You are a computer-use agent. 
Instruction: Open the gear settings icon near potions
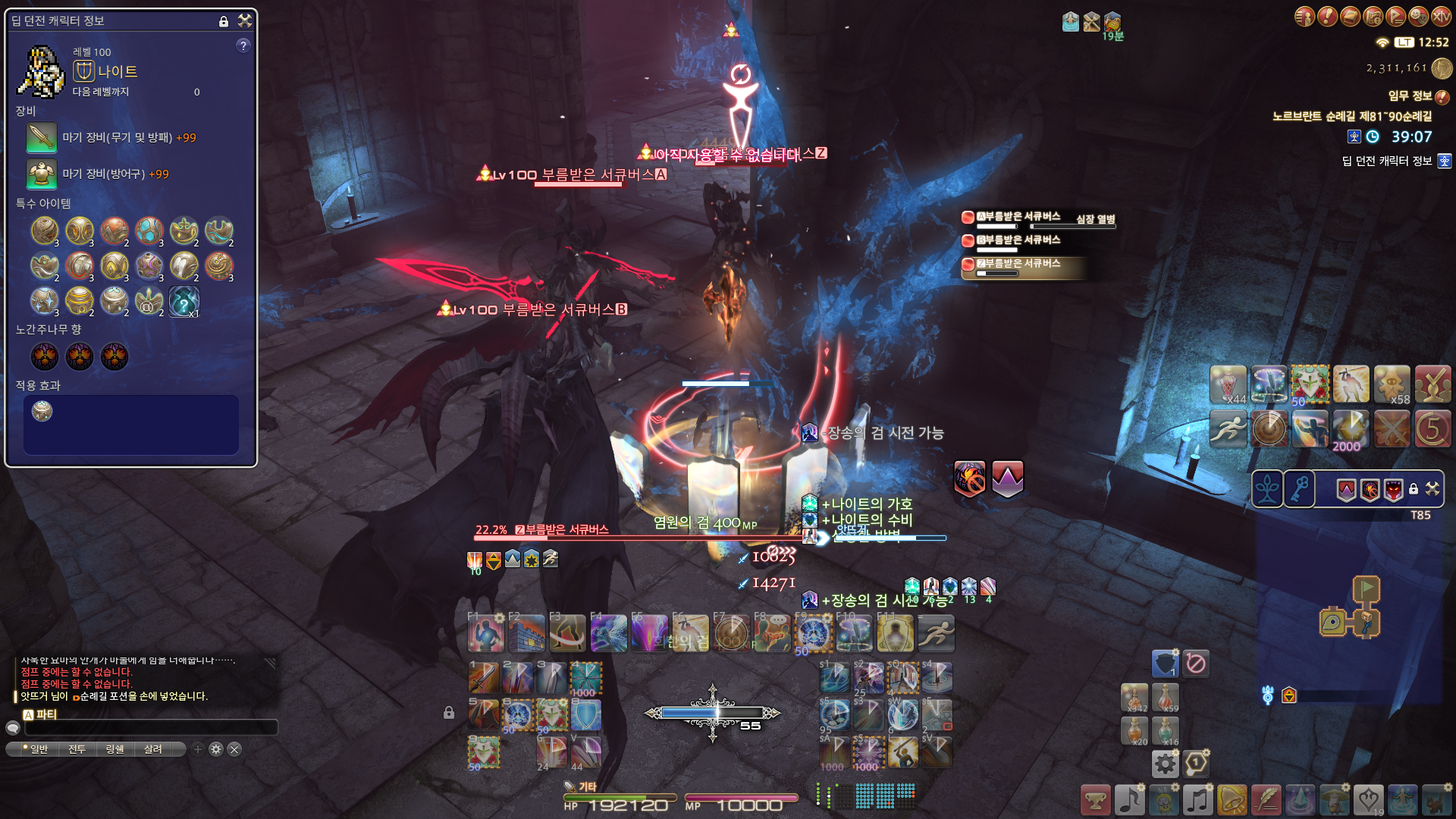1165,764
